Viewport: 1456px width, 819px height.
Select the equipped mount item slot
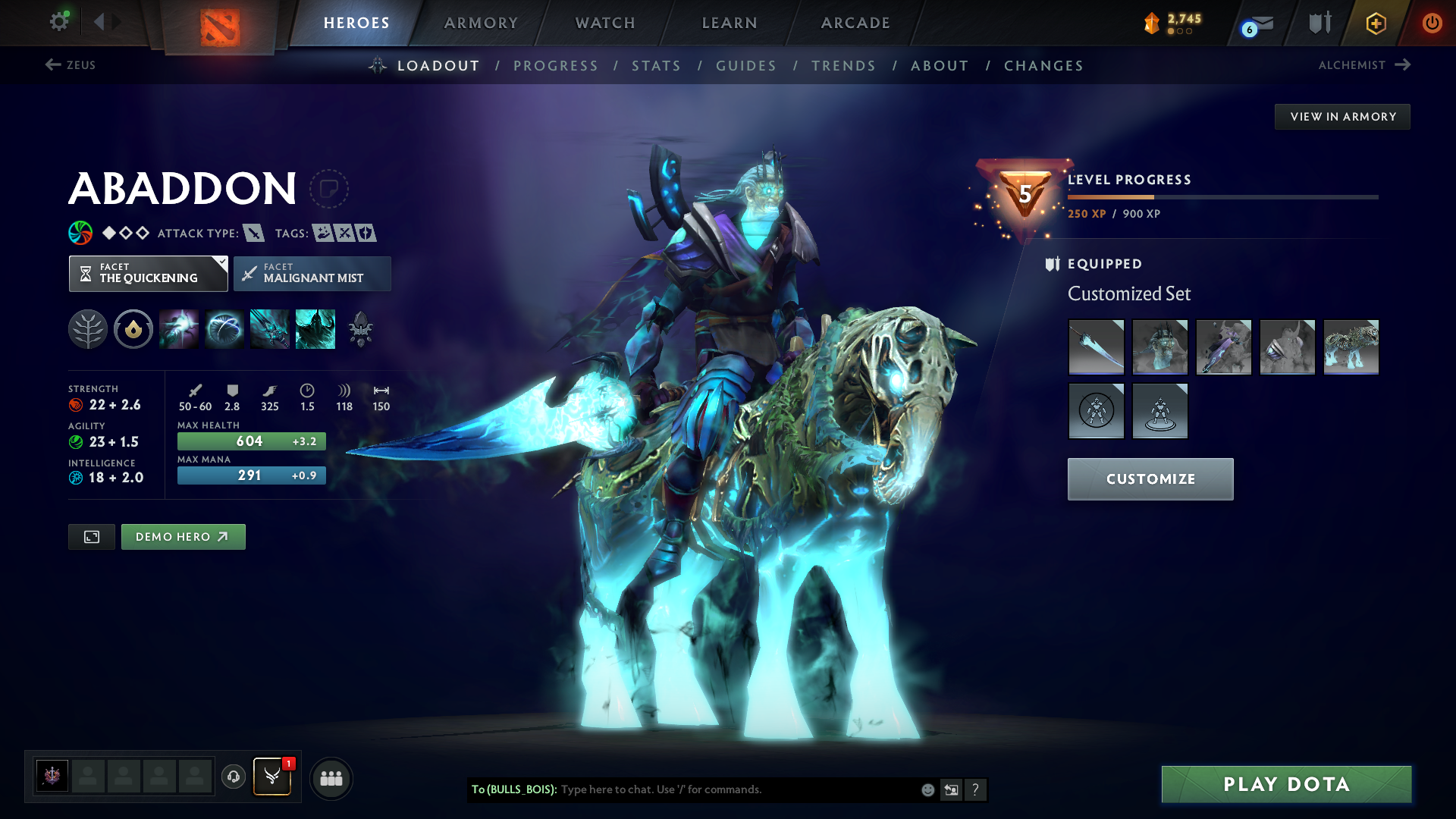point(1351,347)
